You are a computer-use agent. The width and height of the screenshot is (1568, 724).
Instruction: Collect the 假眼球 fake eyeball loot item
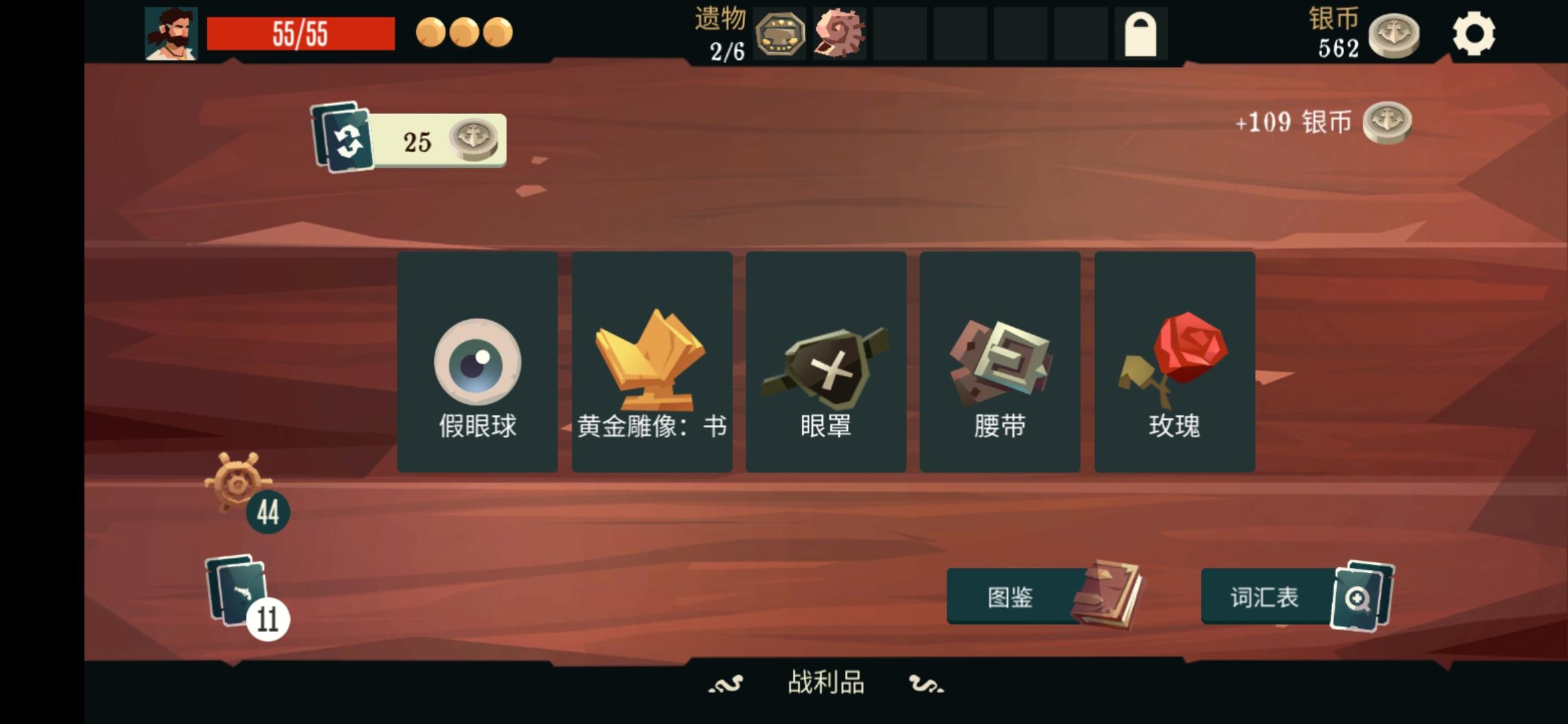pos(477,362)
